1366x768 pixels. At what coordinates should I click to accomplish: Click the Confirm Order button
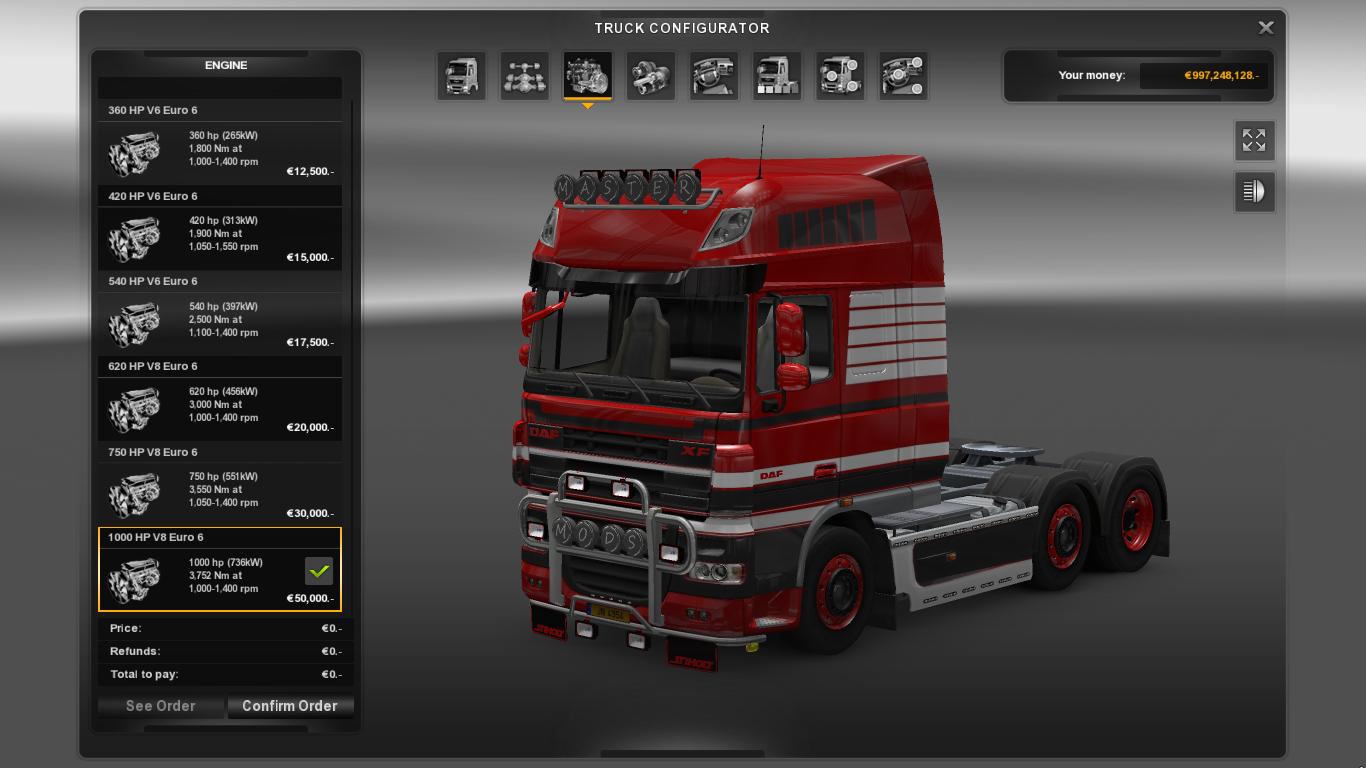tap(290, 706)
